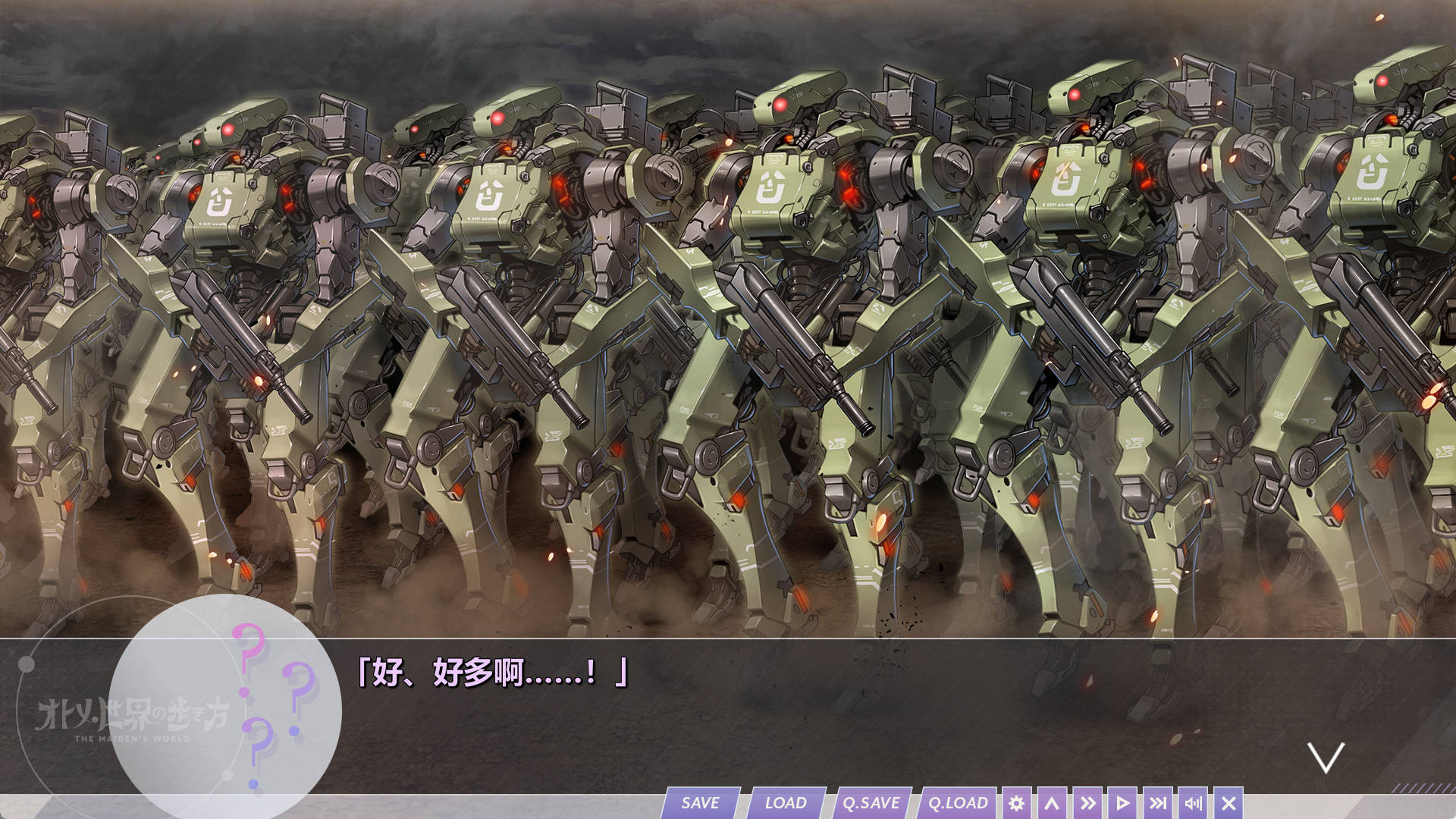Switch to the SAVE screen

click(700, 802)
